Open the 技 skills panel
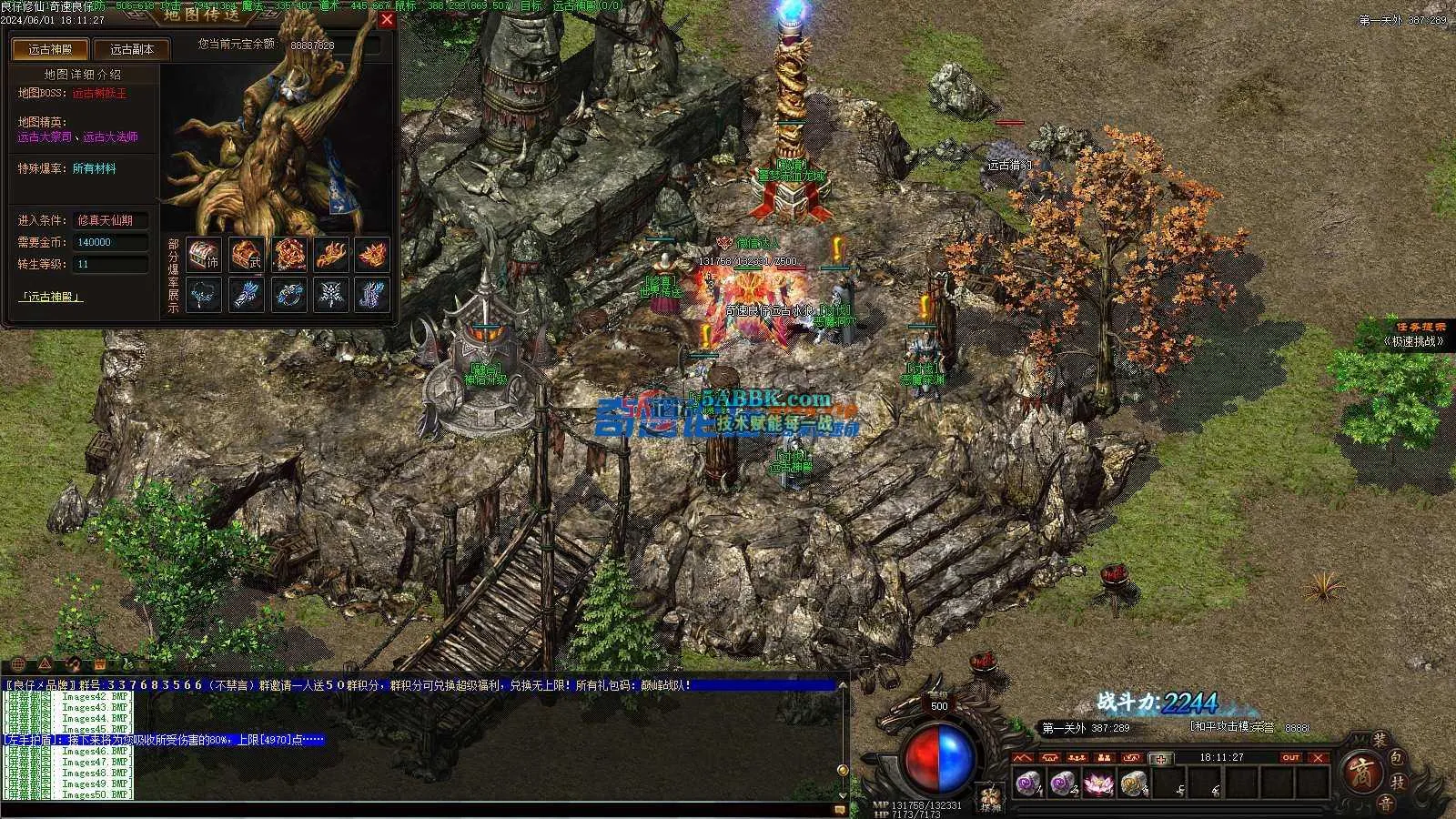 coord(1400,782)
